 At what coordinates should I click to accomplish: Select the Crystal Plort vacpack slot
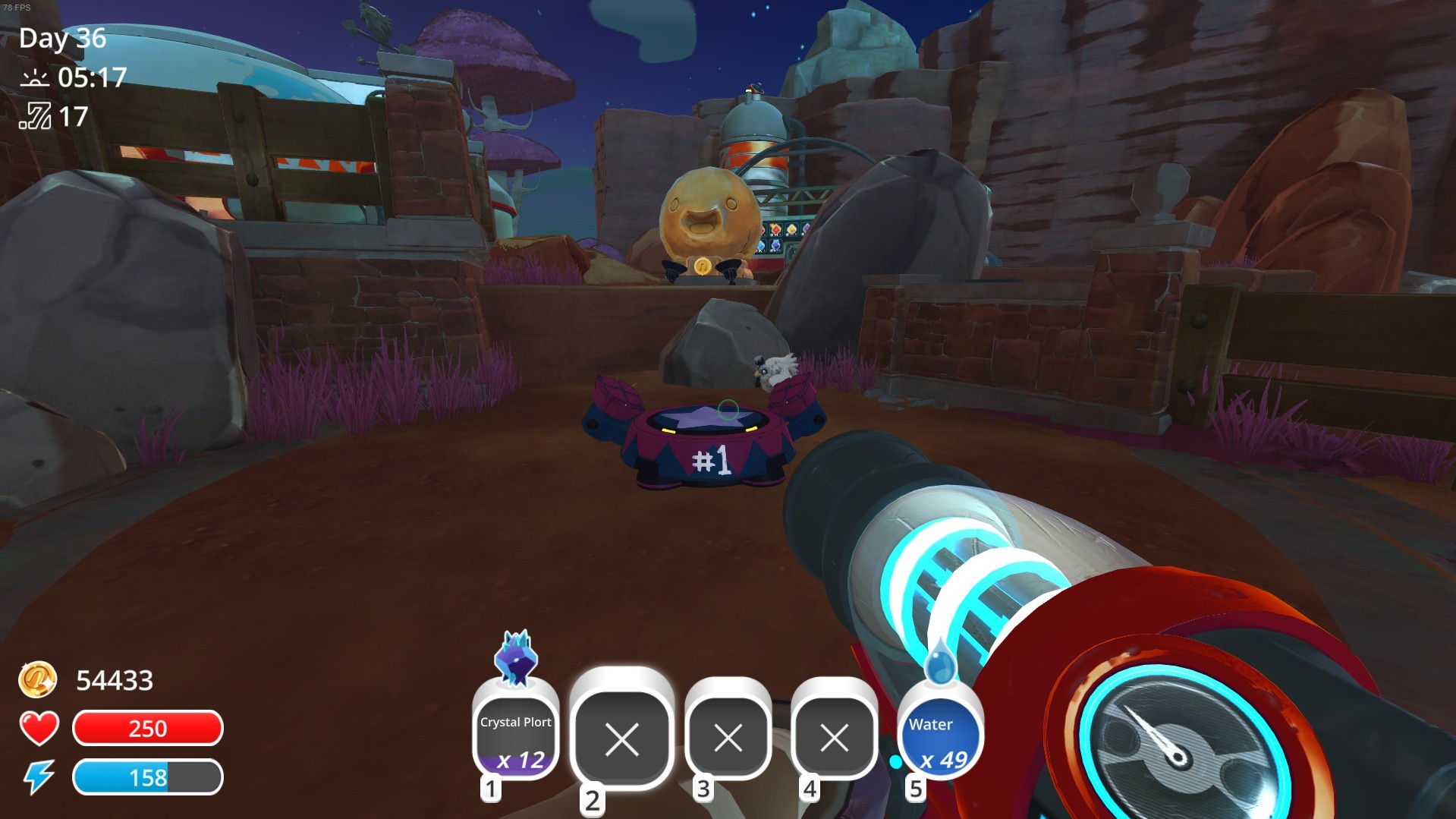(x=515, y=734)
